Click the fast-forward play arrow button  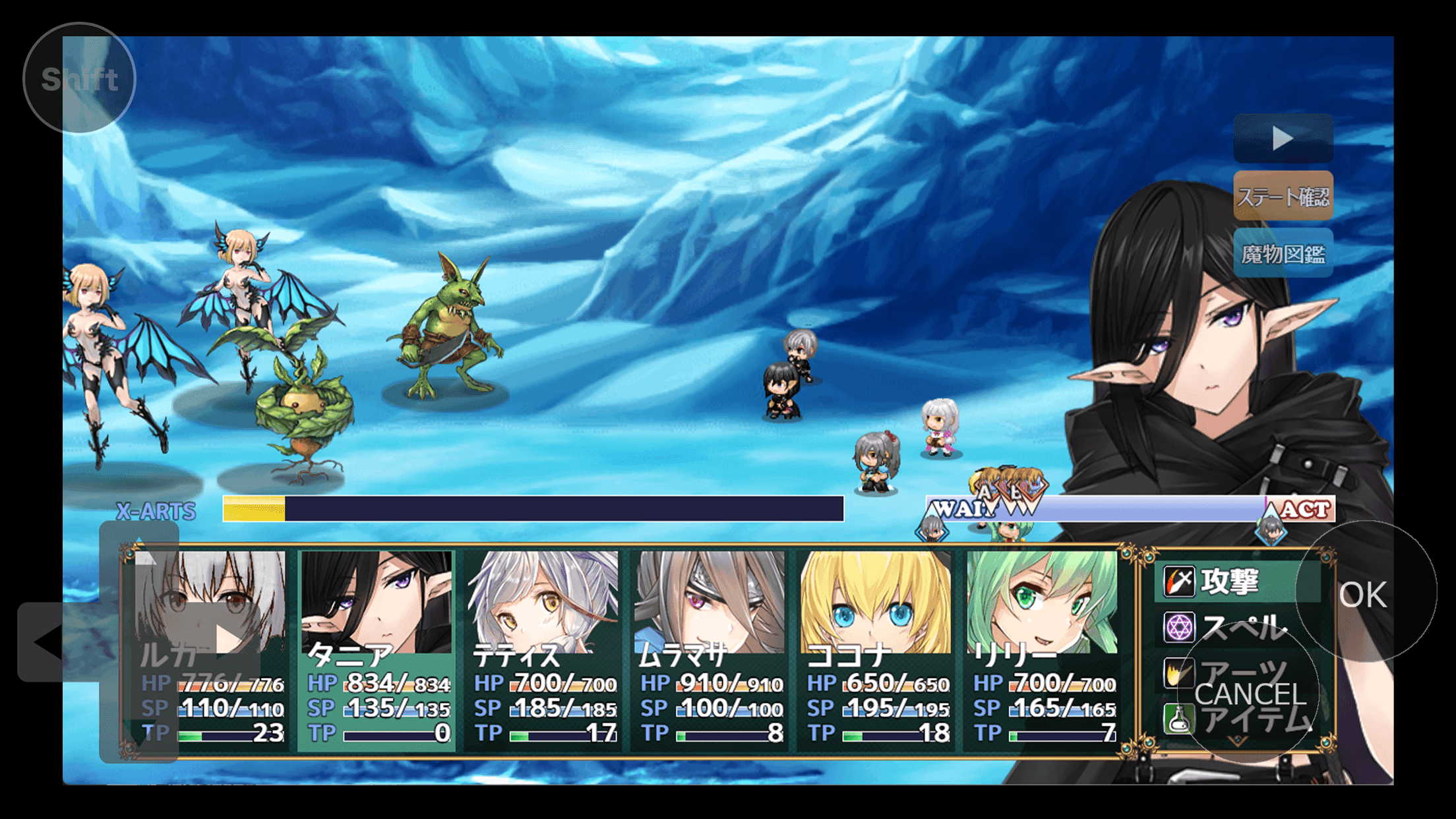(x=1283, y=138)
